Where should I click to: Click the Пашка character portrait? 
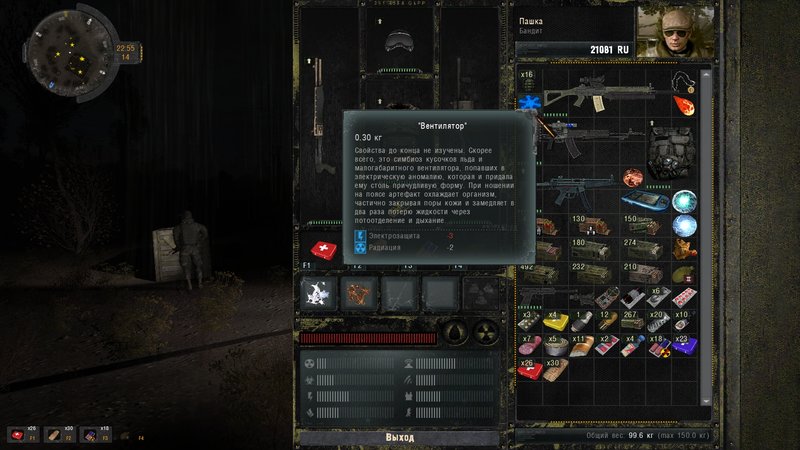[668, 32]
